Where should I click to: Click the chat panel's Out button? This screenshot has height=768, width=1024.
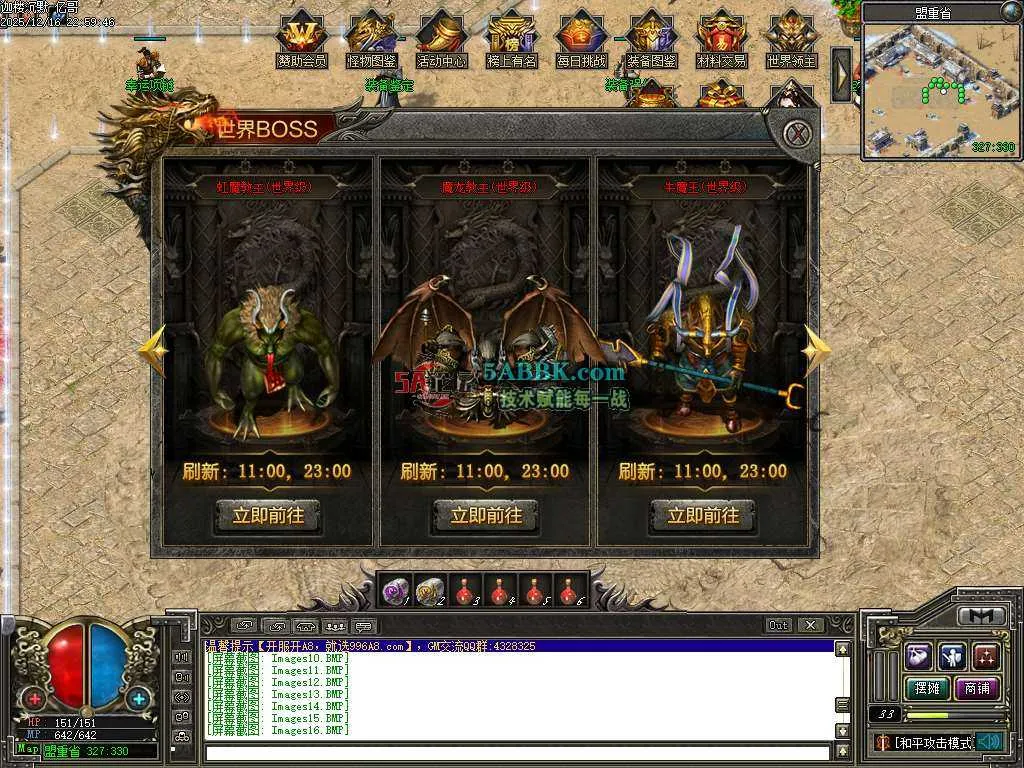point(779,625)
